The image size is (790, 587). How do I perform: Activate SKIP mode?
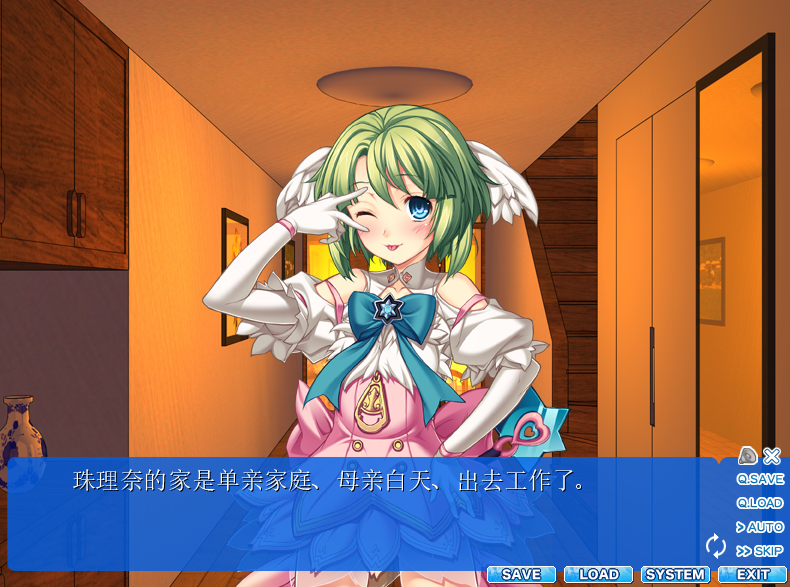[760, 551]
